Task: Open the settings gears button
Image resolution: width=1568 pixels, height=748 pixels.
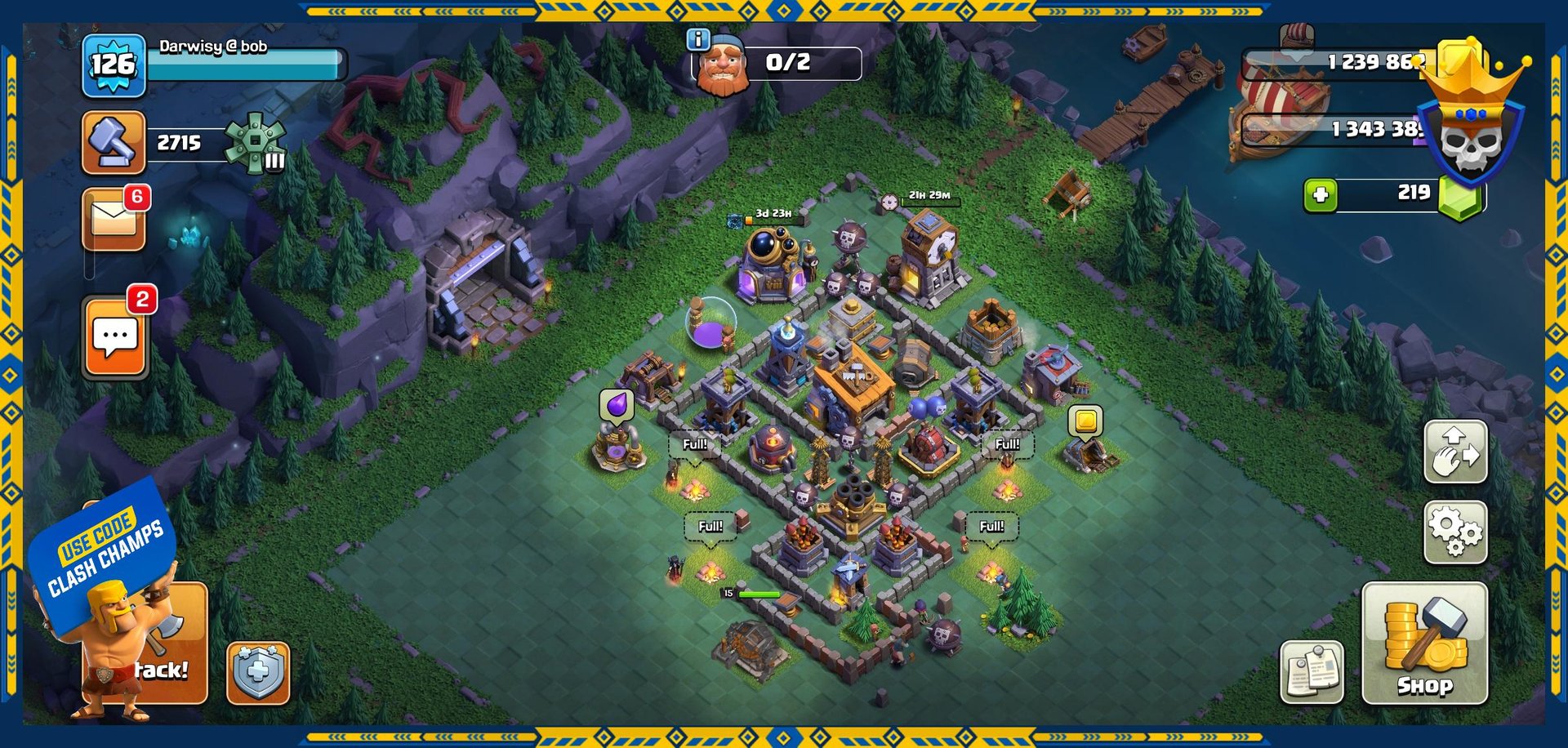Action: pyautogui.click(x=1455, y=532)
